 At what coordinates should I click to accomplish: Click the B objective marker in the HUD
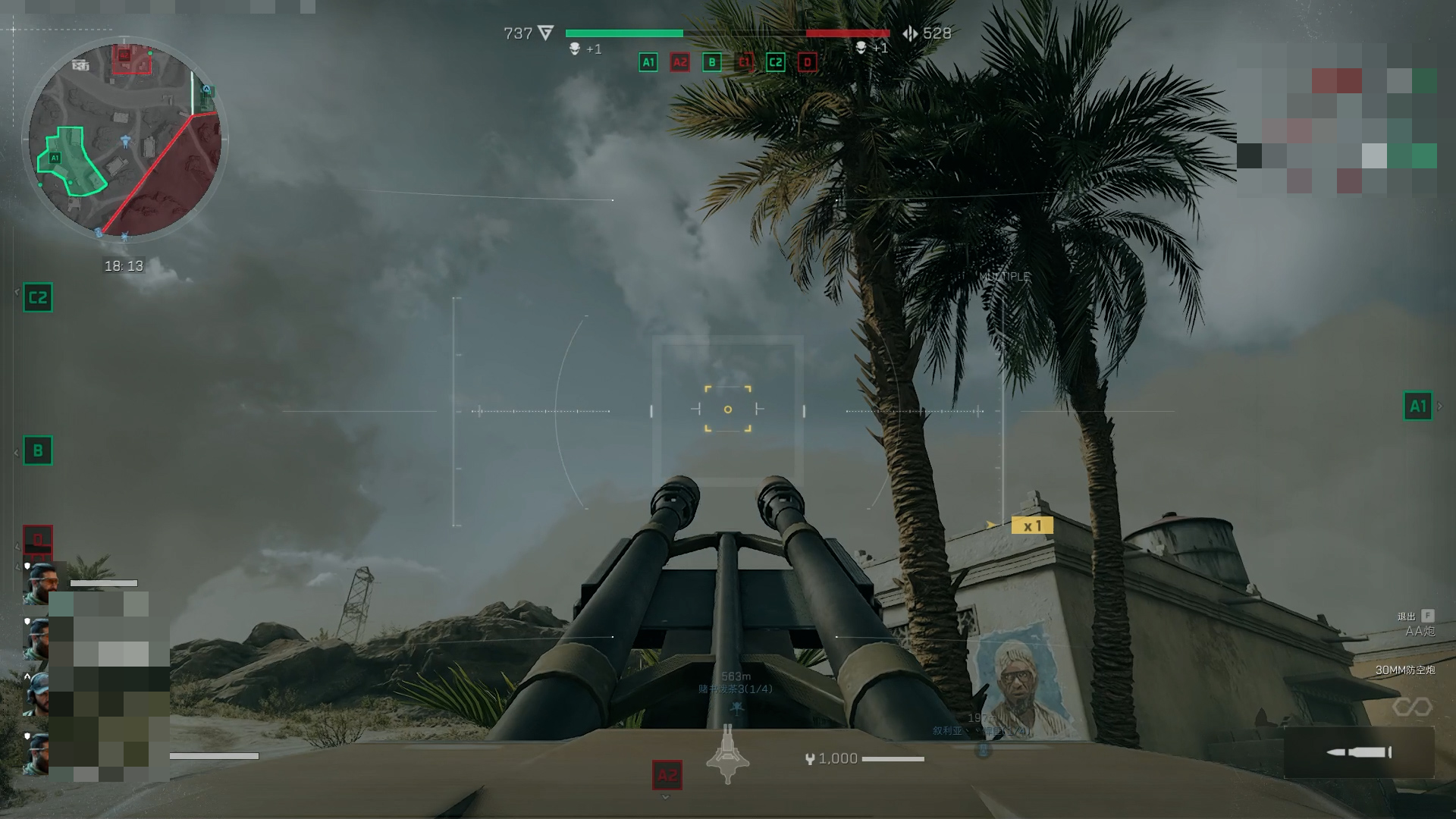click(x=711, y=63)
